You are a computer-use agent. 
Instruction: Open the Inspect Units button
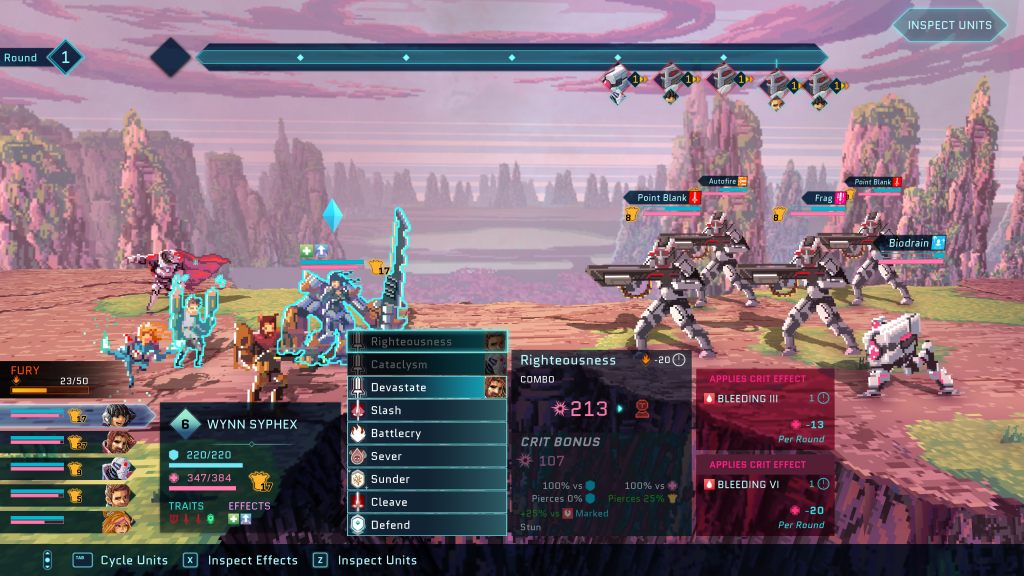(949, 25)
